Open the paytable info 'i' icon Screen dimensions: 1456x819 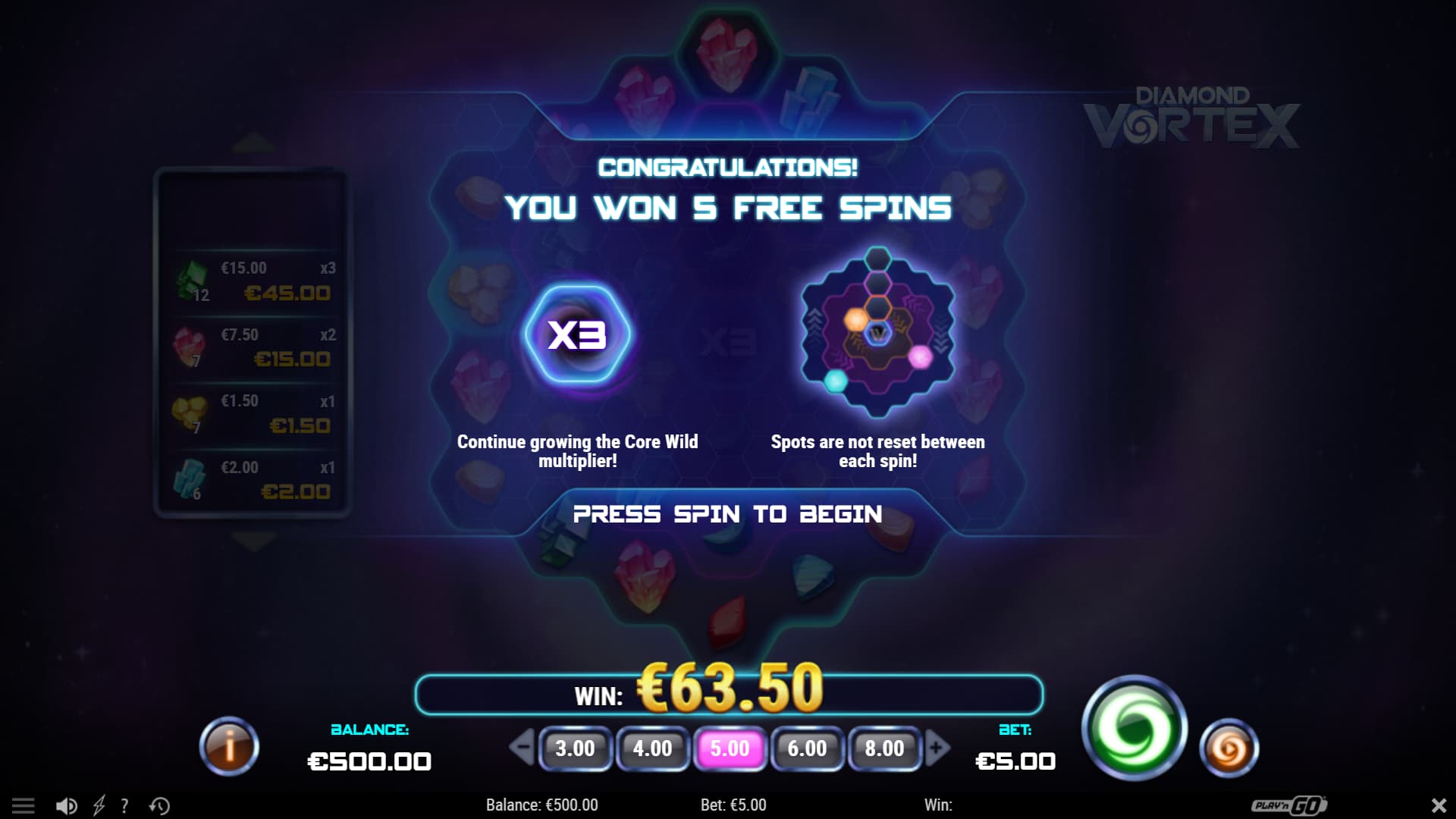coord(229,747)
